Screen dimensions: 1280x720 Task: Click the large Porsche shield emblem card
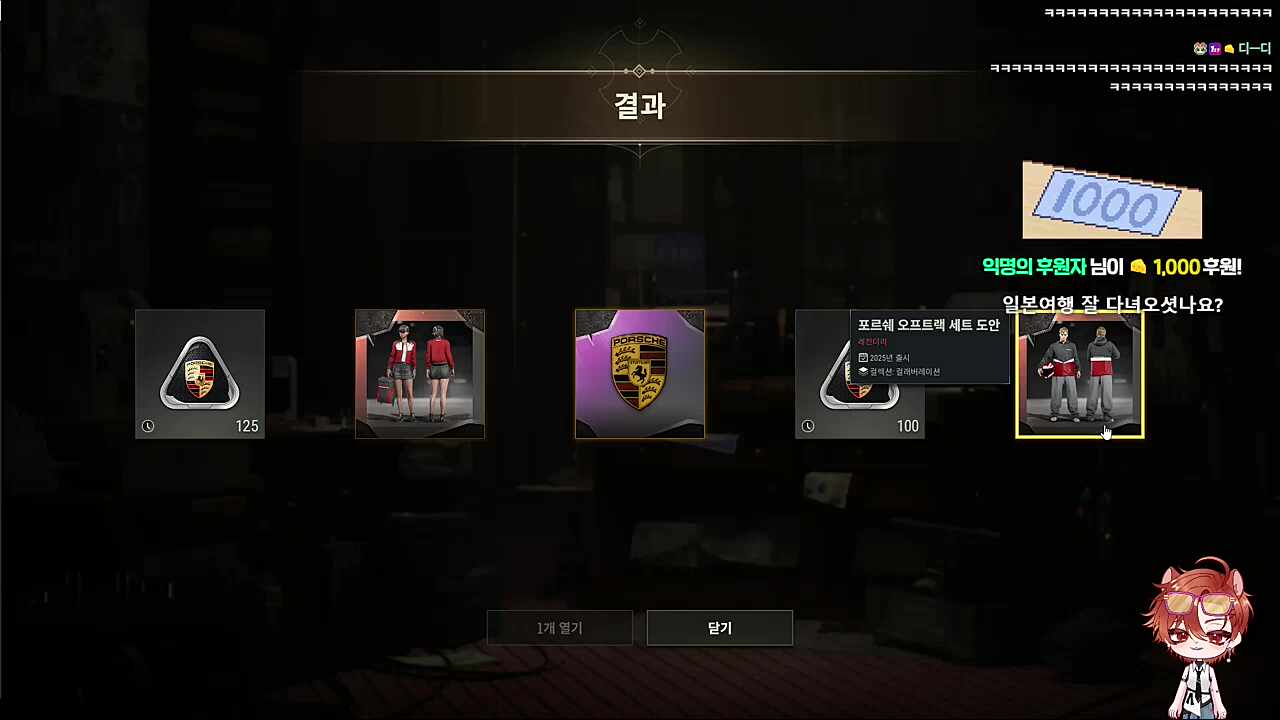click(x=639, y=374)
